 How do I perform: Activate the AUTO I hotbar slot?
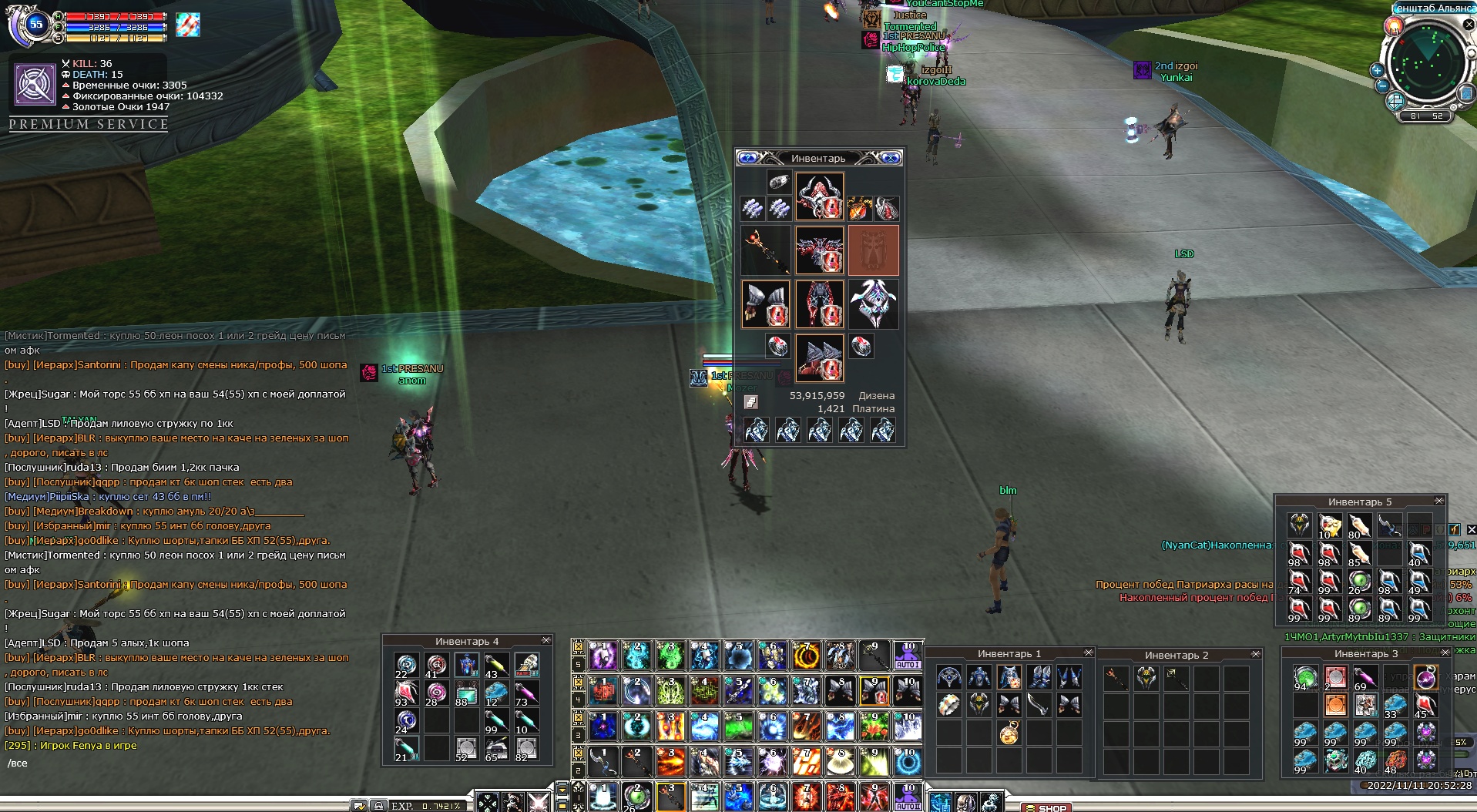pyautogui.click(x=908, y=656)
